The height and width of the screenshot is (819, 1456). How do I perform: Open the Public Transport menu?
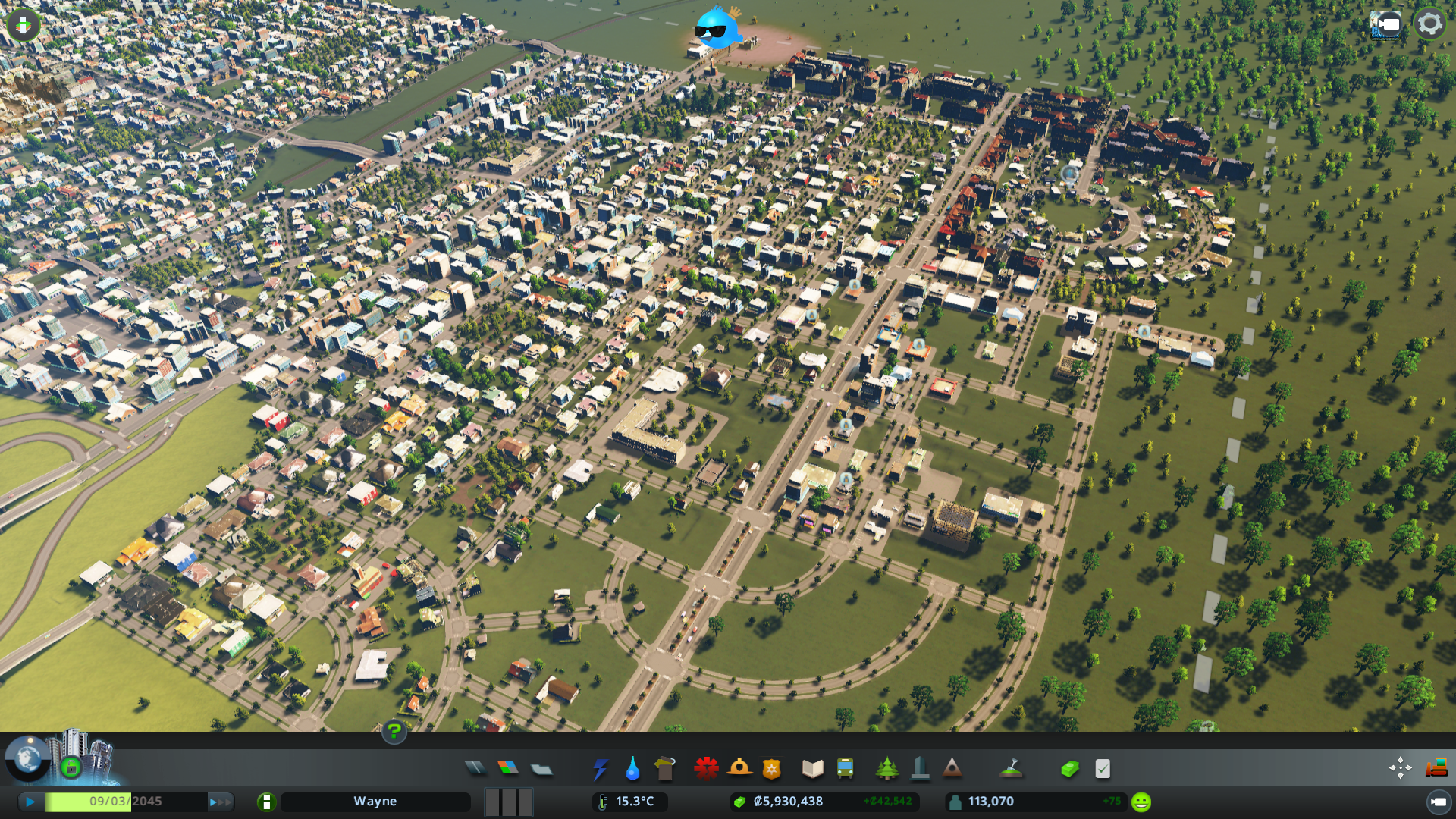point(846,768)
